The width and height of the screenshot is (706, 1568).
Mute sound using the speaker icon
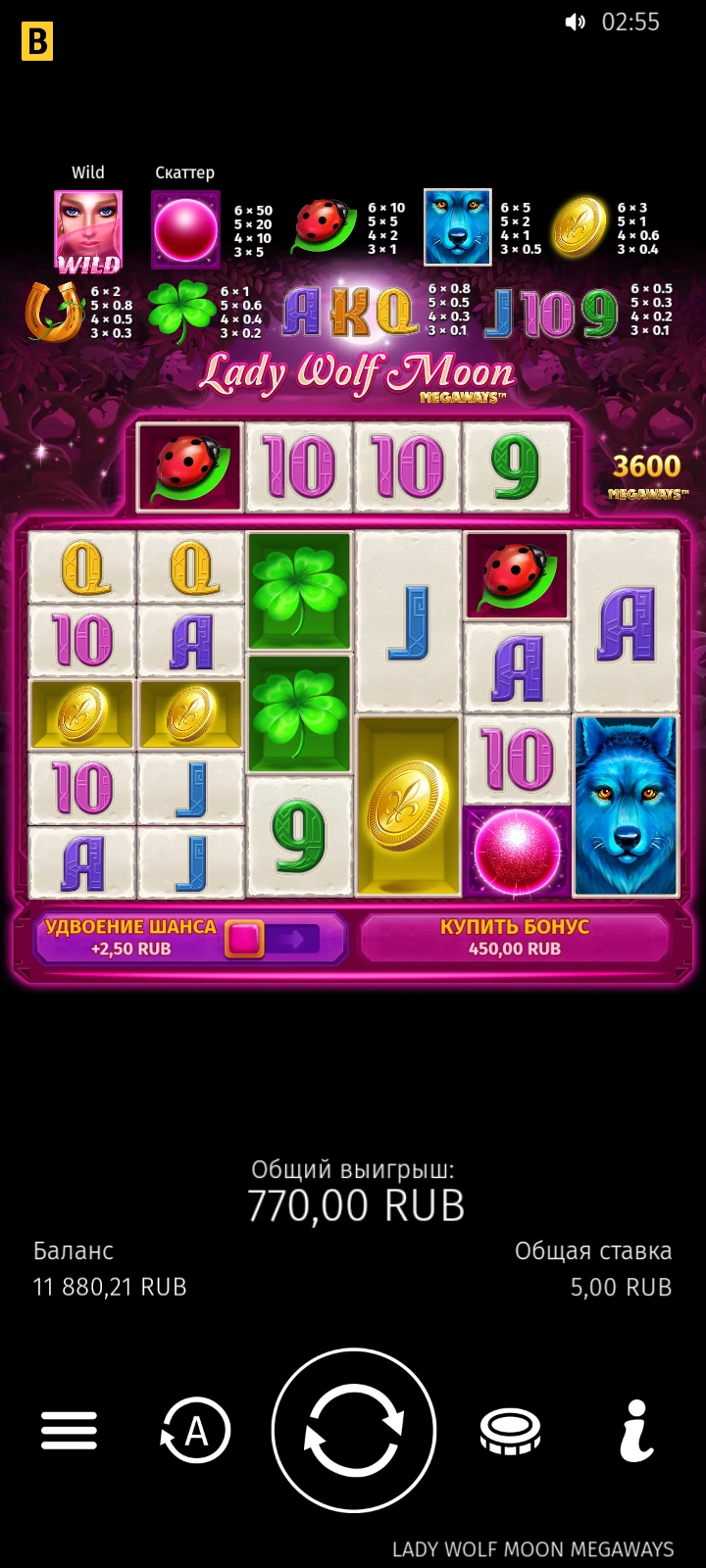(576, 23)
